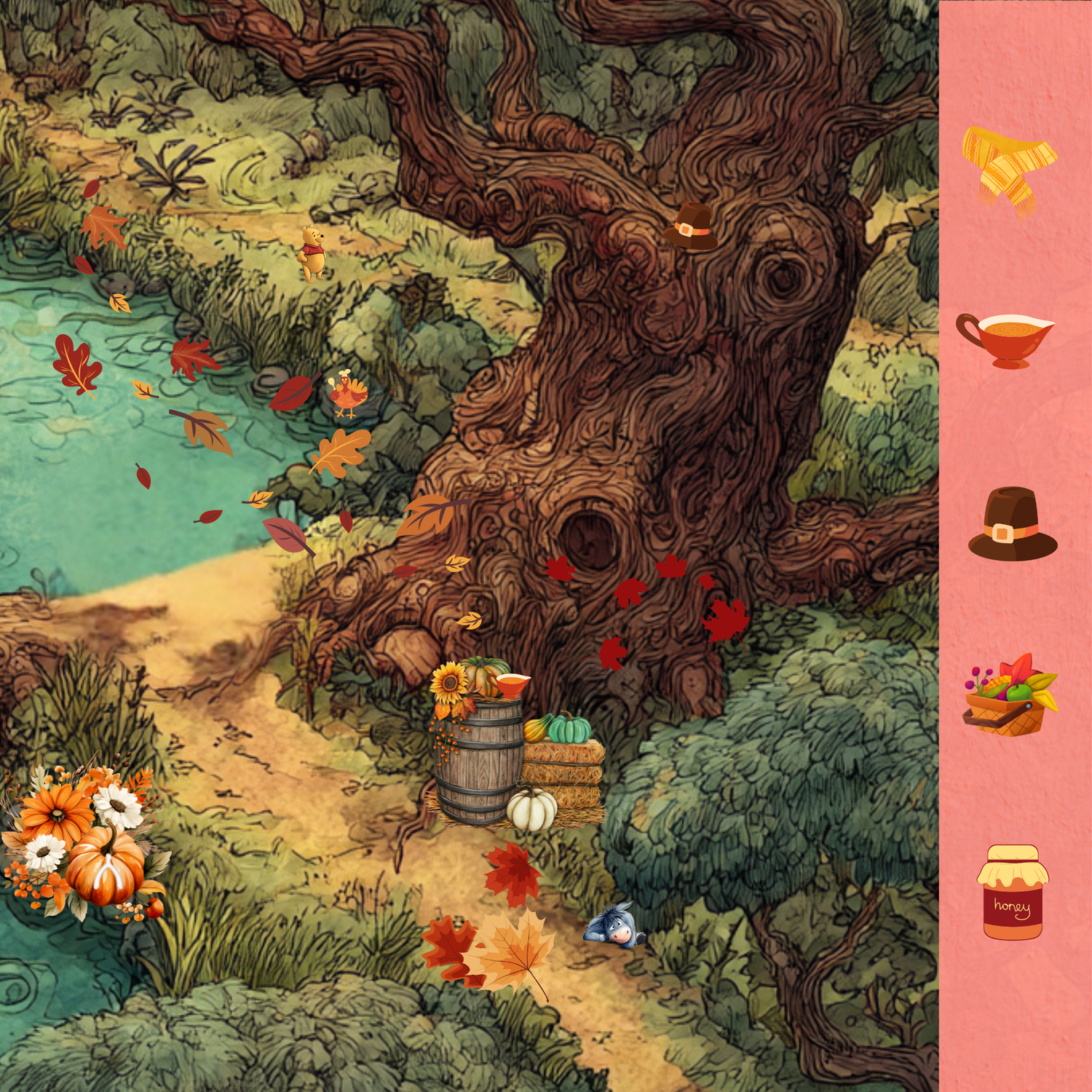Choose the gravy boat item in the sidebar
Viewport: 1092px width, 1092px height.
[x=1006, y=339]
